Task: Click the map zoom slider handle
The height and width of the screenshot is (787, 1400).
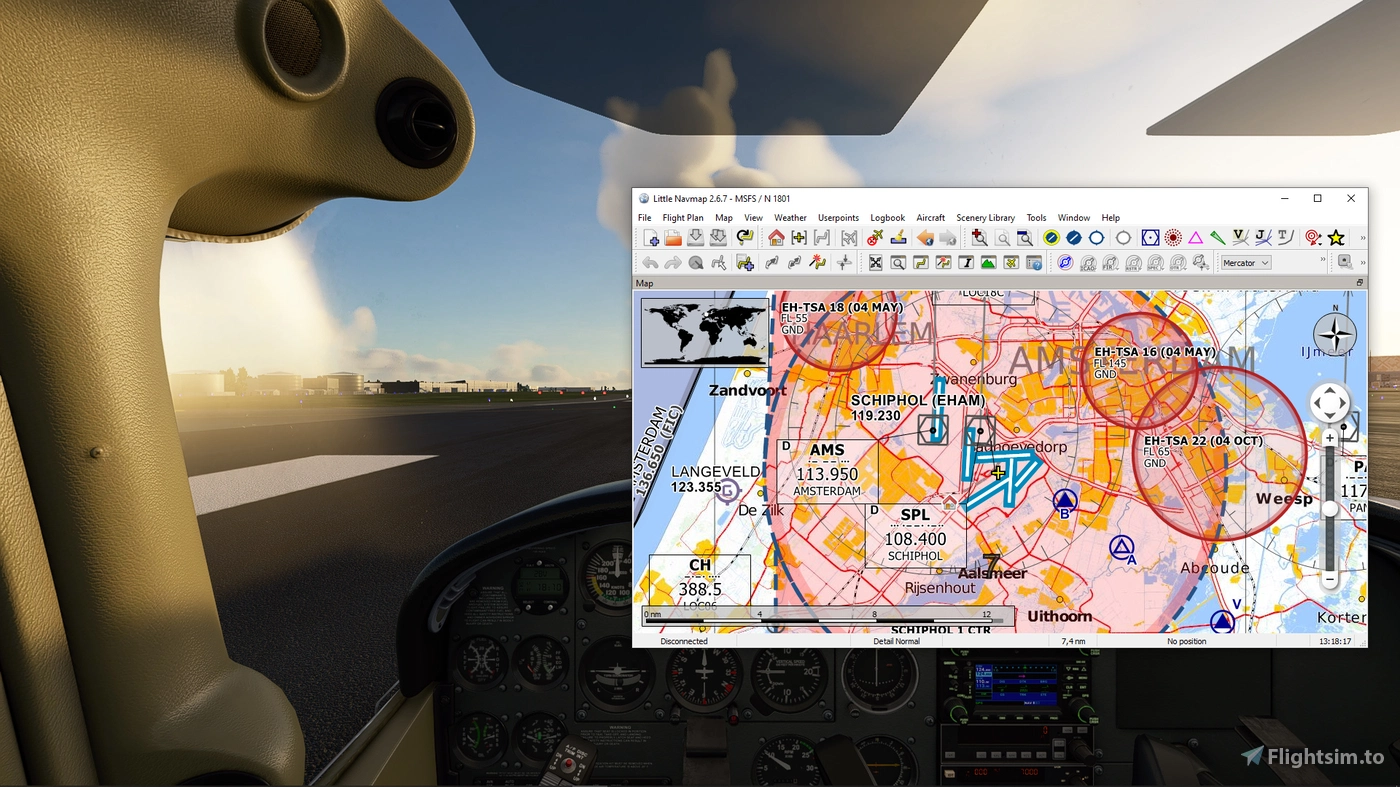Action: point(1330,507)
